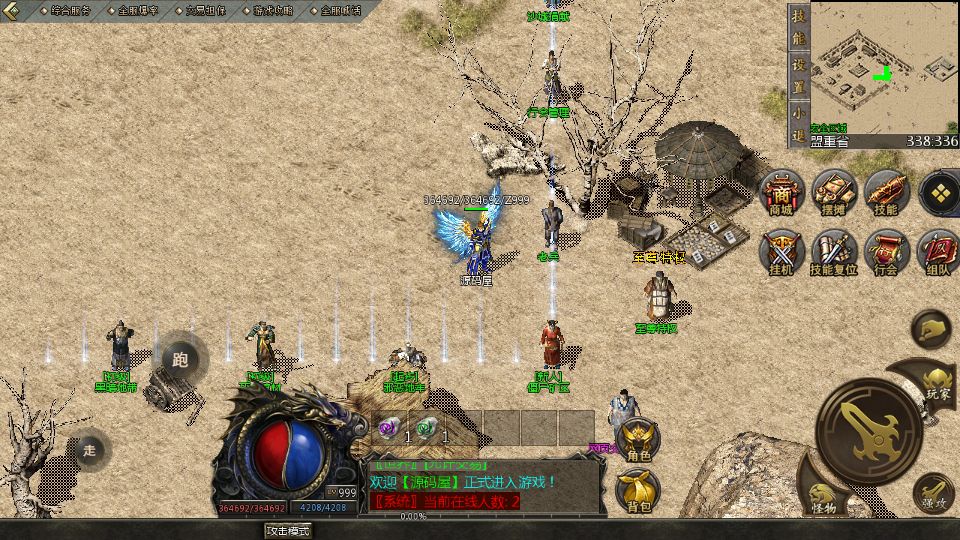Open the 摆摊 stall button
This screenshot has width=960, height=540.
pos(832,193)
